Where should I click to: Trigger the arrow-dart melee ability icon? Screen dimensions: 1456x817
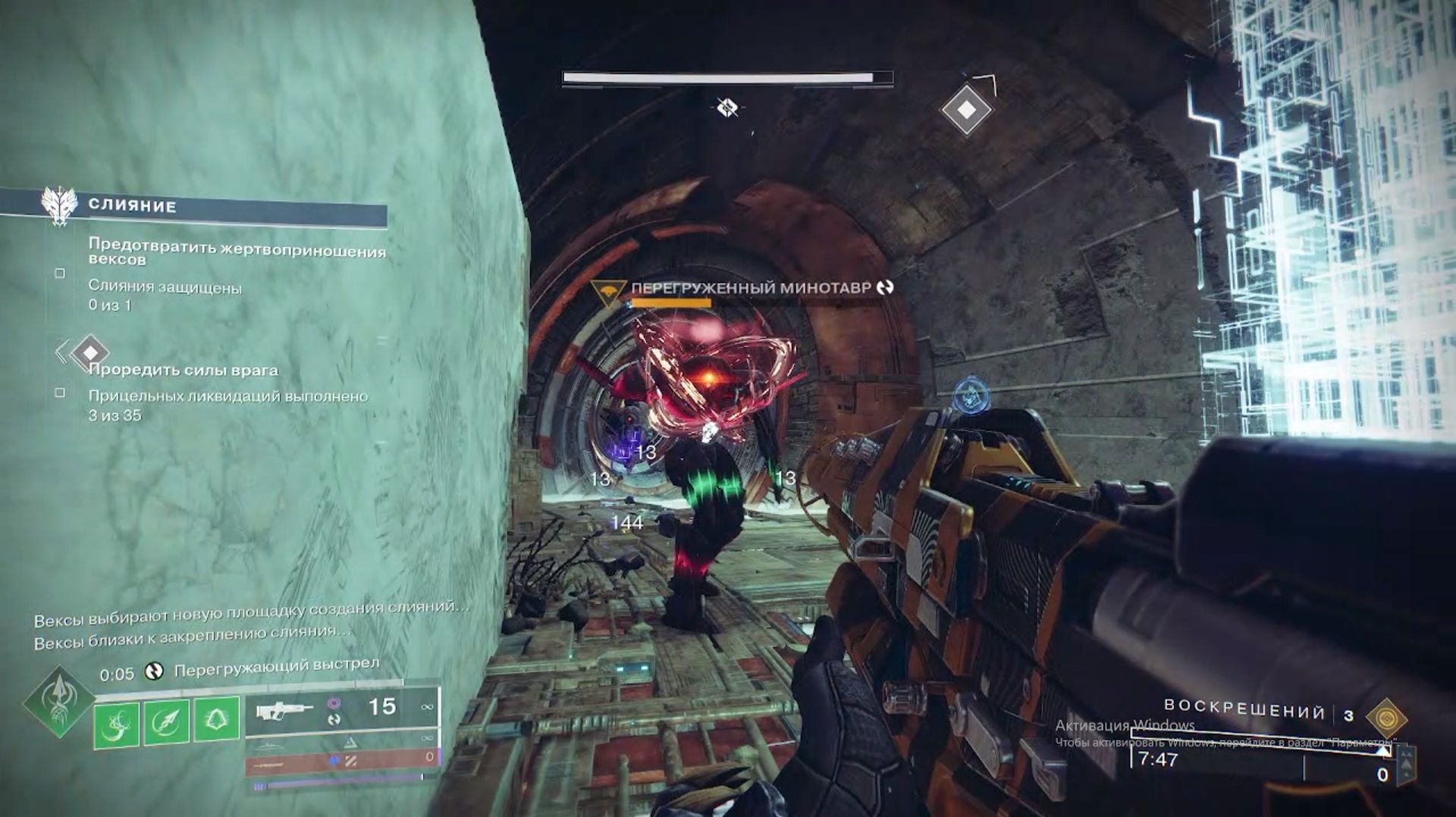point(166,722)
